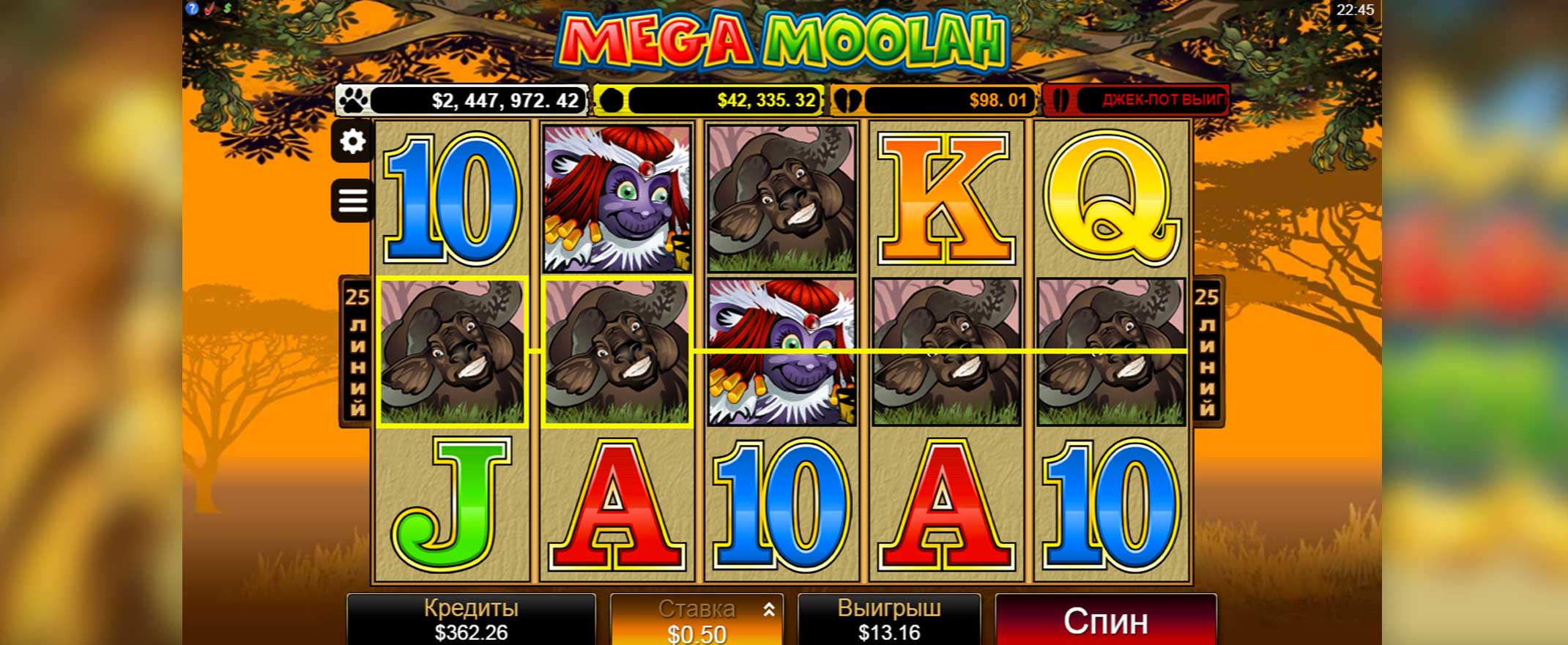Click the paw print icon next to the Mega jackpot

point(354,100)
